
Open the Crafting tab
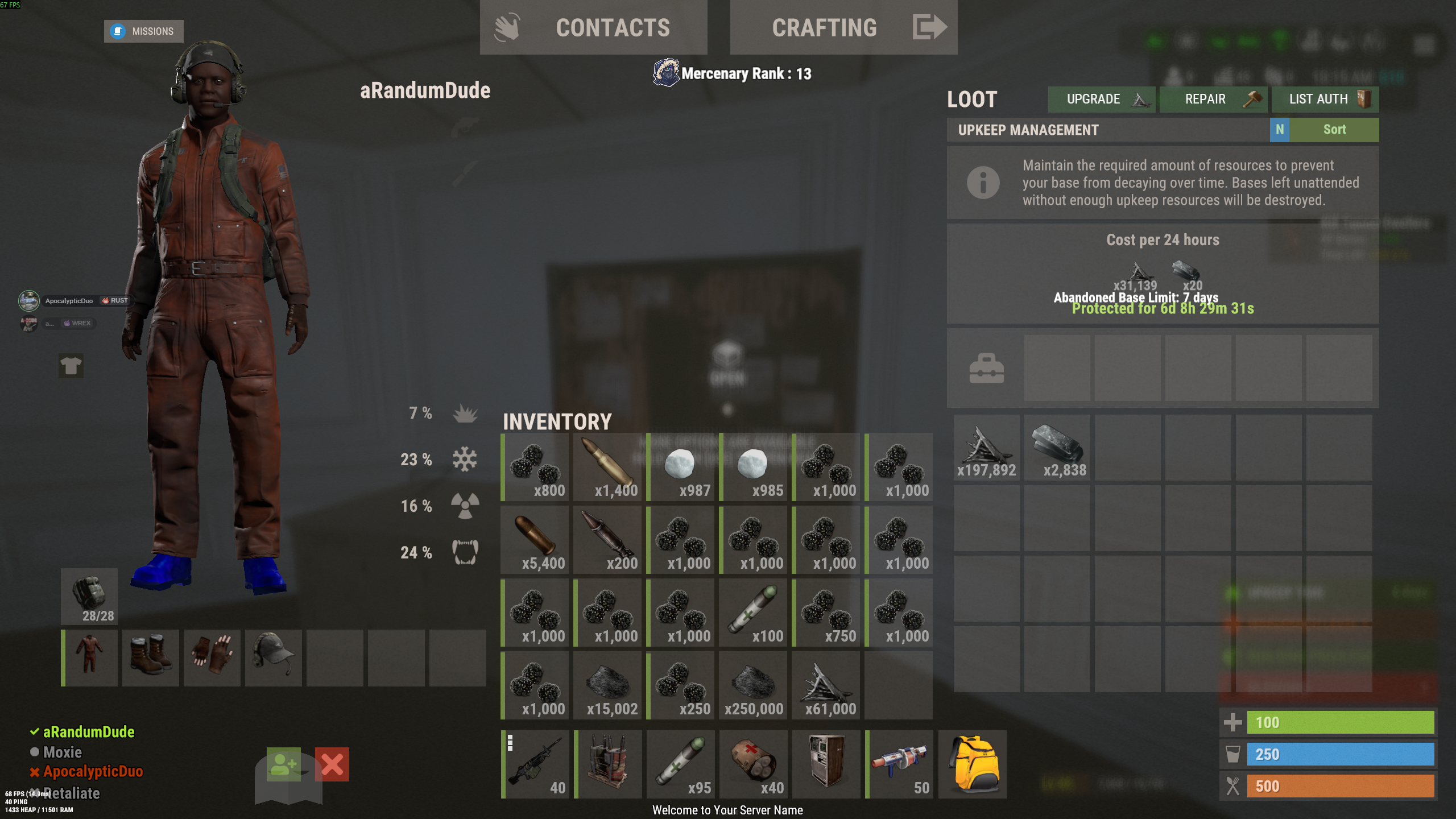[843, 27]
